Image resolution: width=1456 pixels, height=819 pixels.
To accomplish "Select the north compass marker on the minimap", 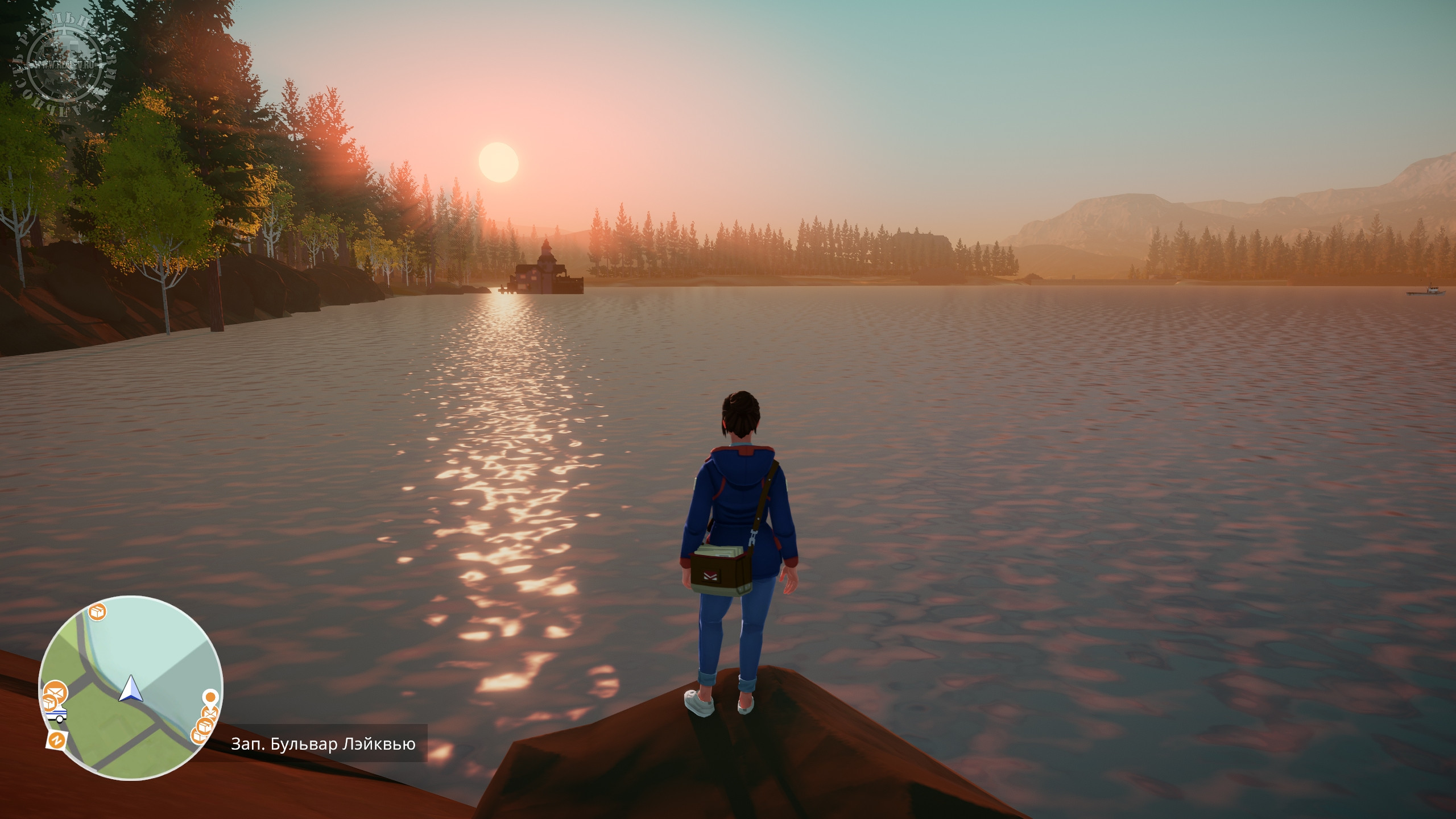I will (56, 739).
